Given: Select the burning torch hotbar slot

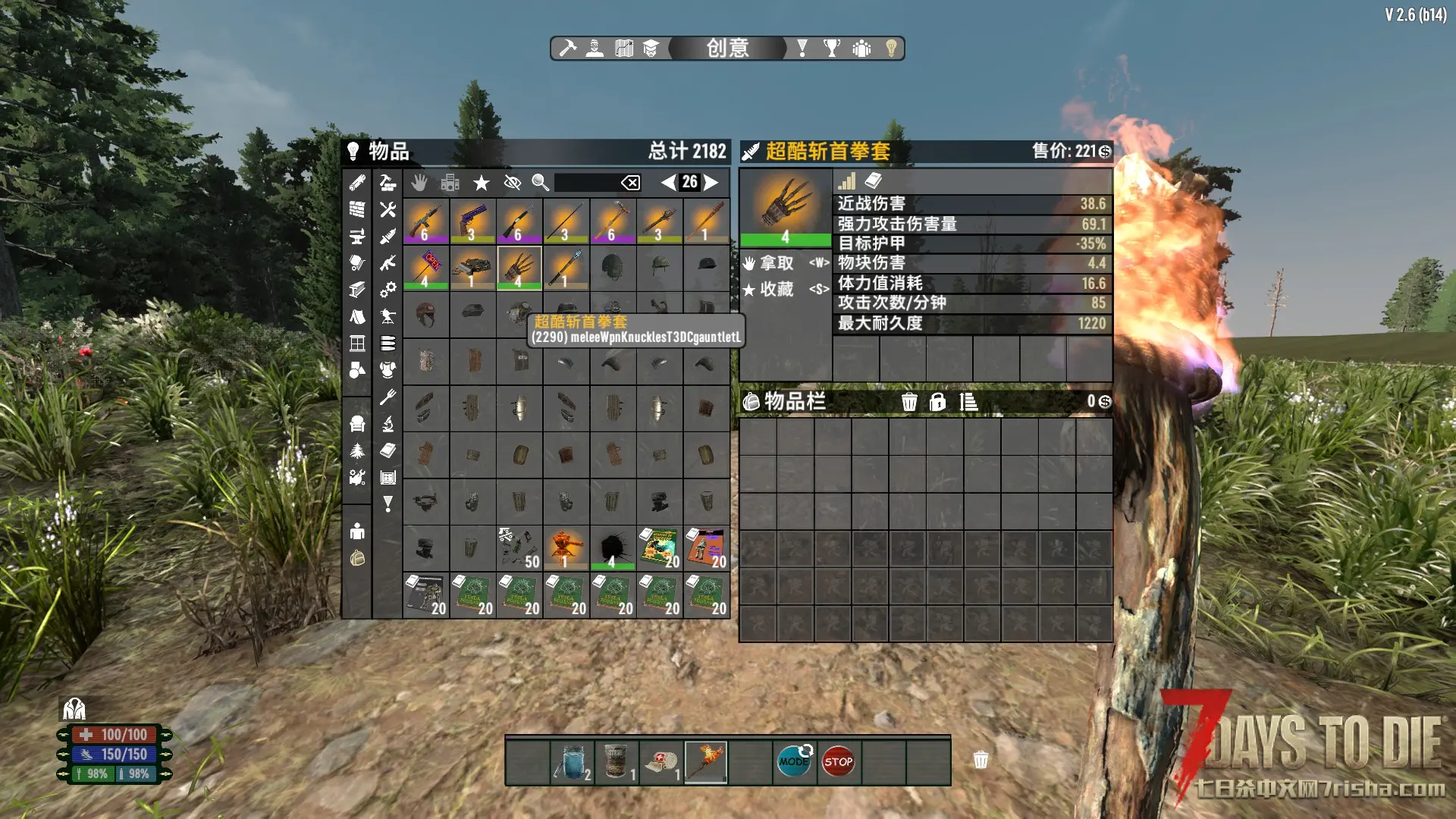Looking at the screenshot, I should click(706, 761).
